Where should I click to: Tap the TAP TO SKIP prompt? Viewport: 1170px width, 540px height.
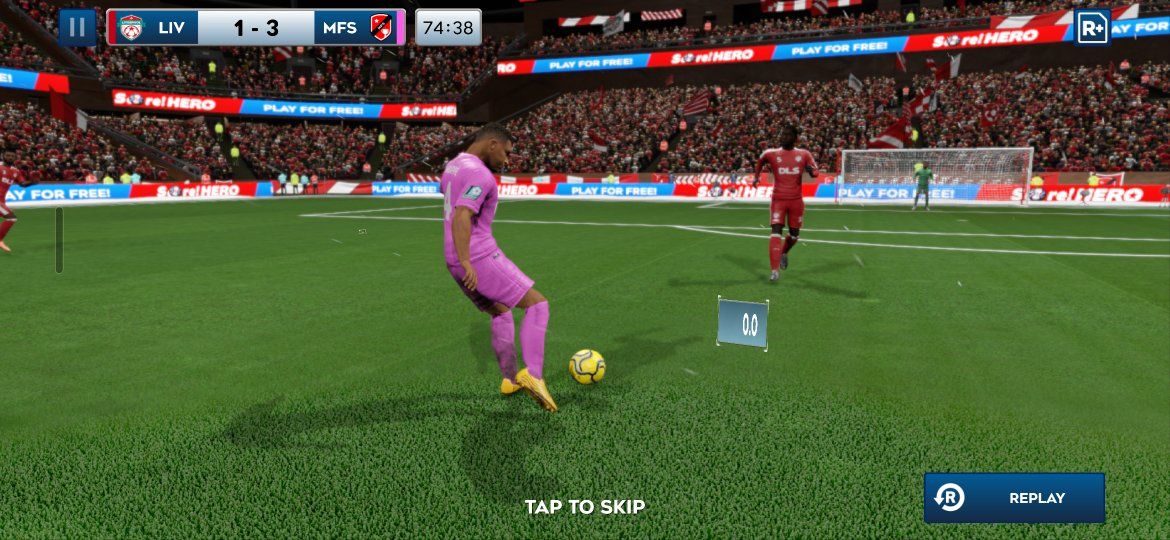point(585,507)
